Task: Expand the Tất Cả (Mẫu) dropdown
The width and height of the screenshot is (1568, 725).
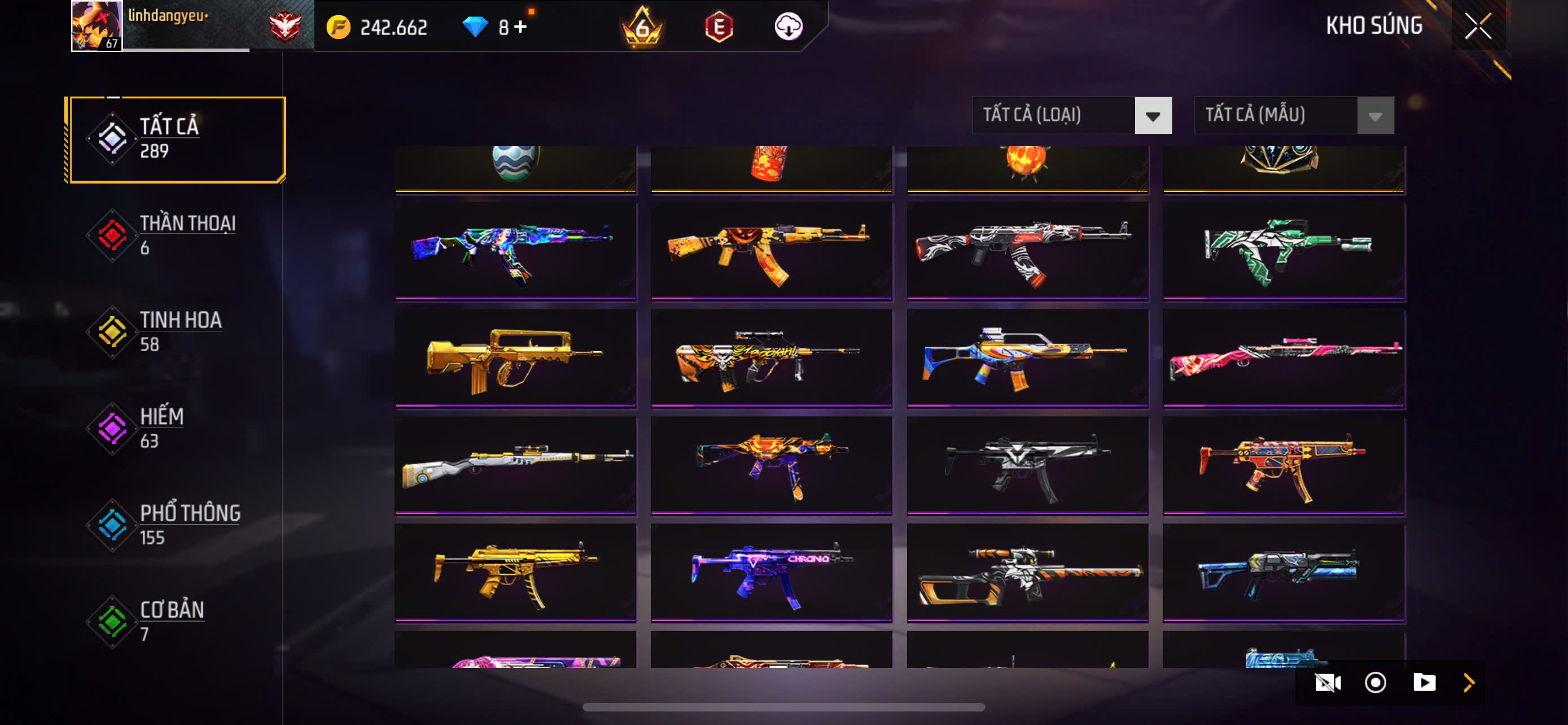Action: tap(1294, 115)
